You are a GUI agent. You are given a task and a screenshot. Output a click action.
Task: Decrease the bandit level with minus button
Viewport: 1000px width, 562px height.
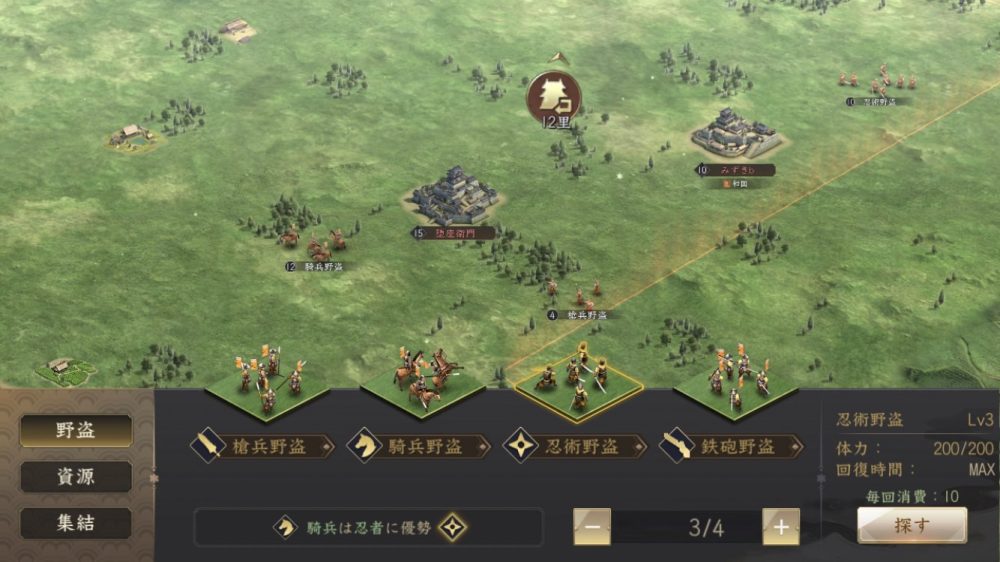click(x=592, y=527)
